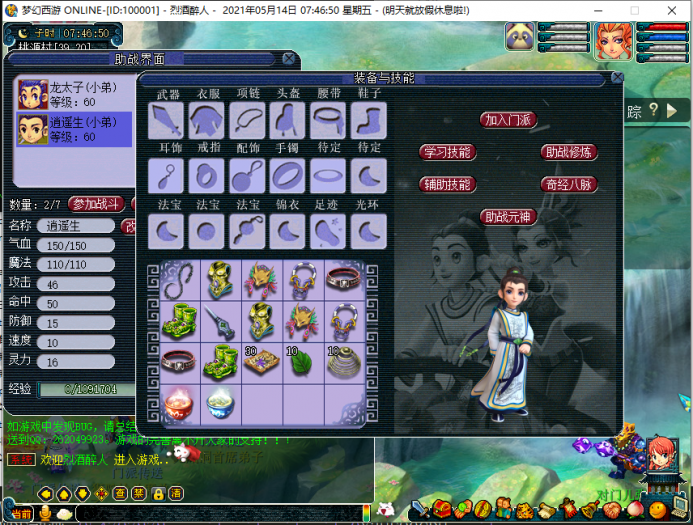Choose the 辅助技能 button
693x525 pixels.
pyautogui.click(x=447, y=184)
